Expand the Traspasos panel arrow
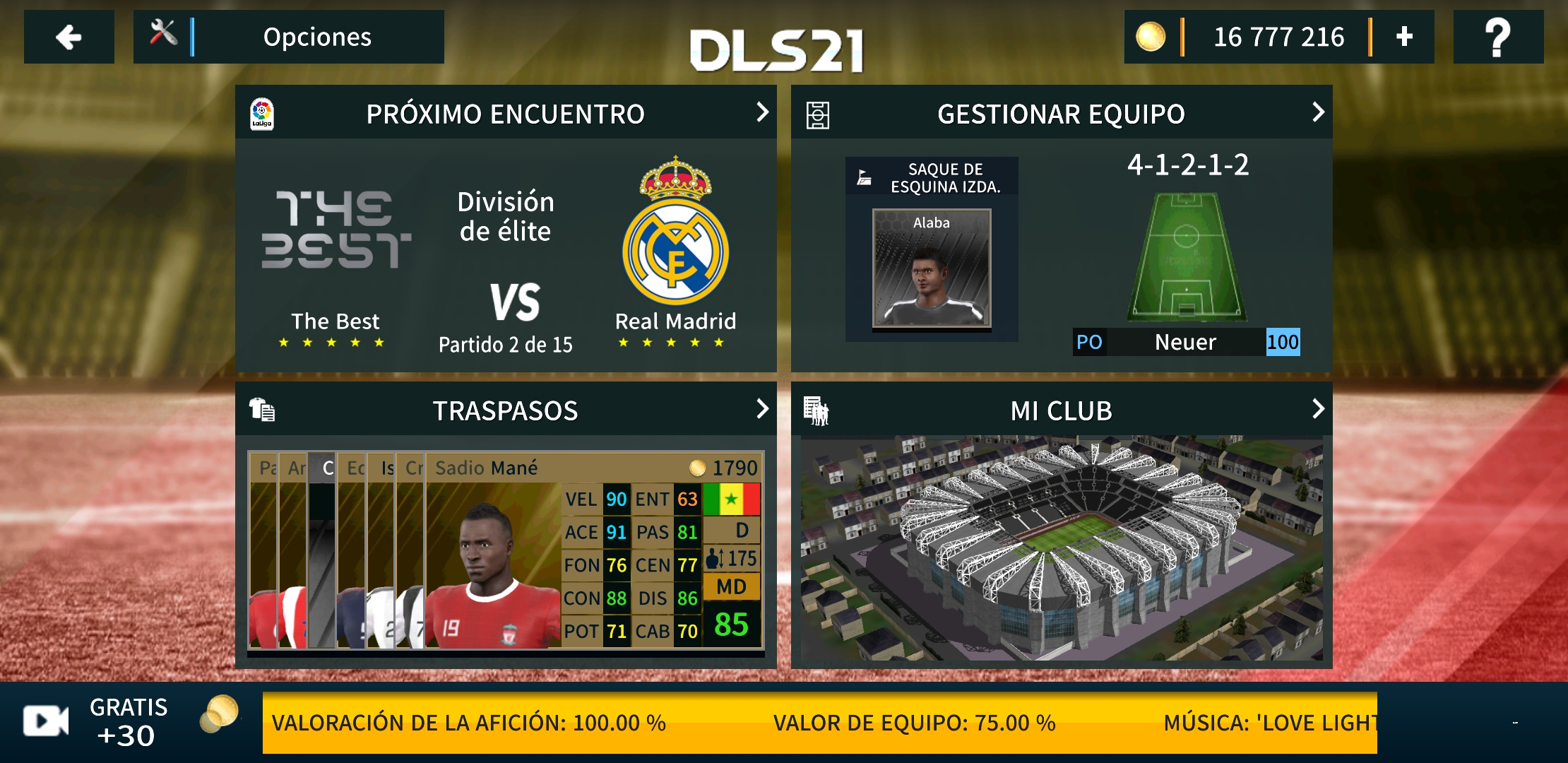The image size is (1568, 763). click(x=763, y=409)
